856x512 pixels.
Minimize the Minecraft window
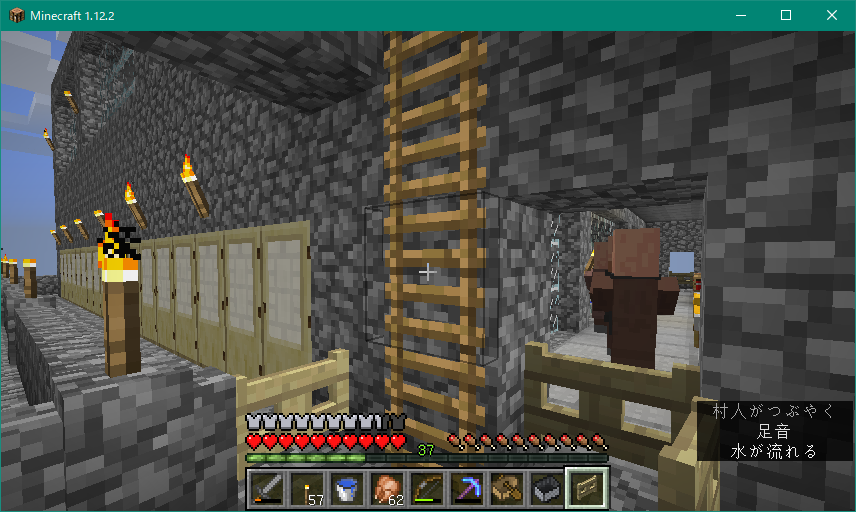(x=741, y=15)
